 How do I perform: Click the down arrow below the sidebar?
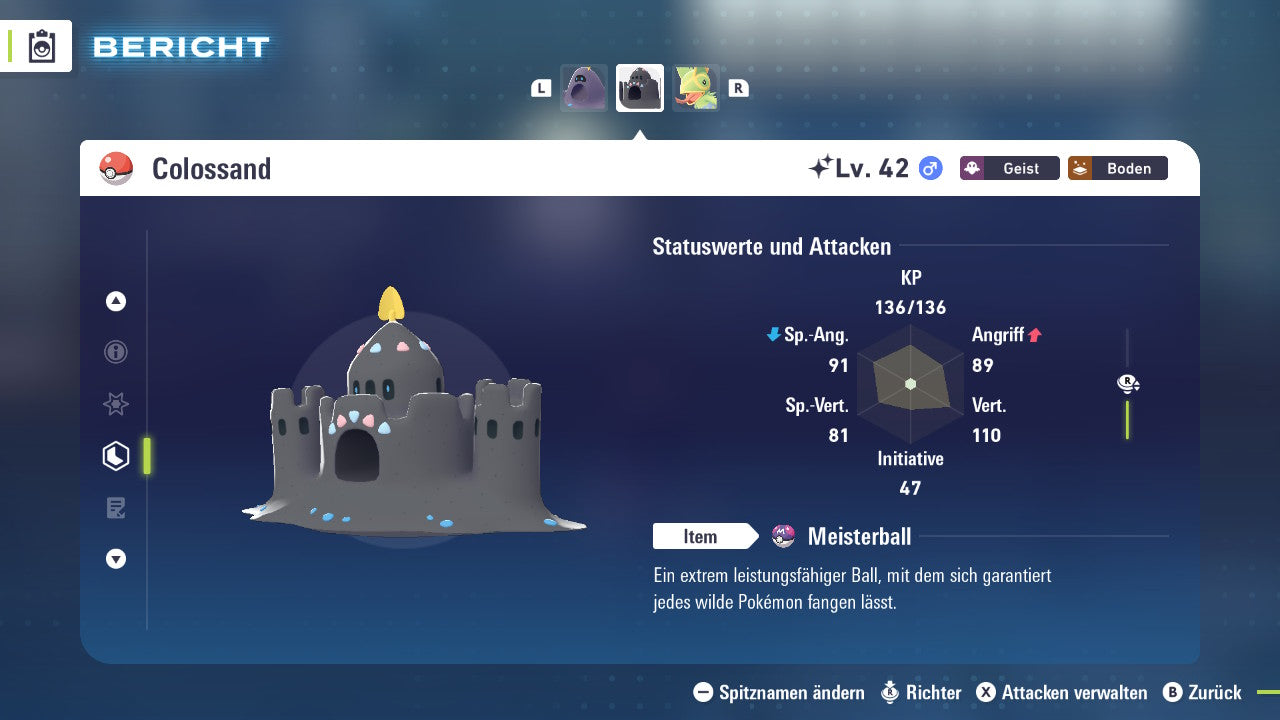115,559
